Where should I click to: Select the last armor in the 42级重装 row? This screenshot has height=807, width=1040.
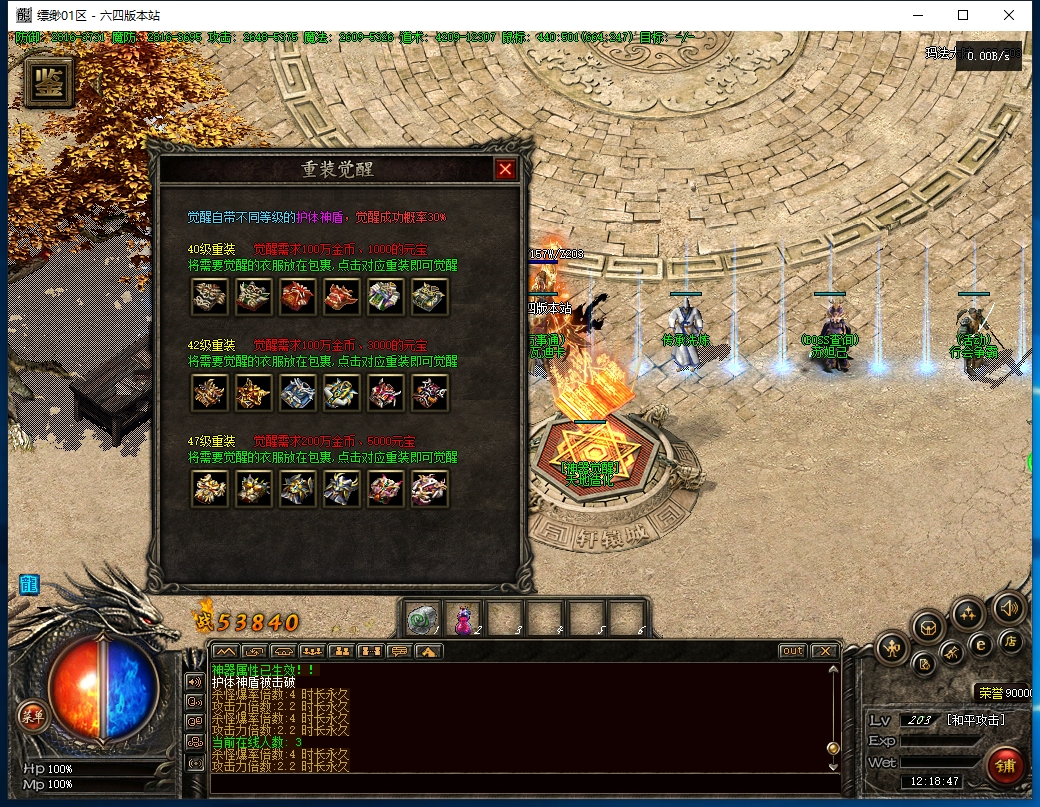tap(430, 393)
